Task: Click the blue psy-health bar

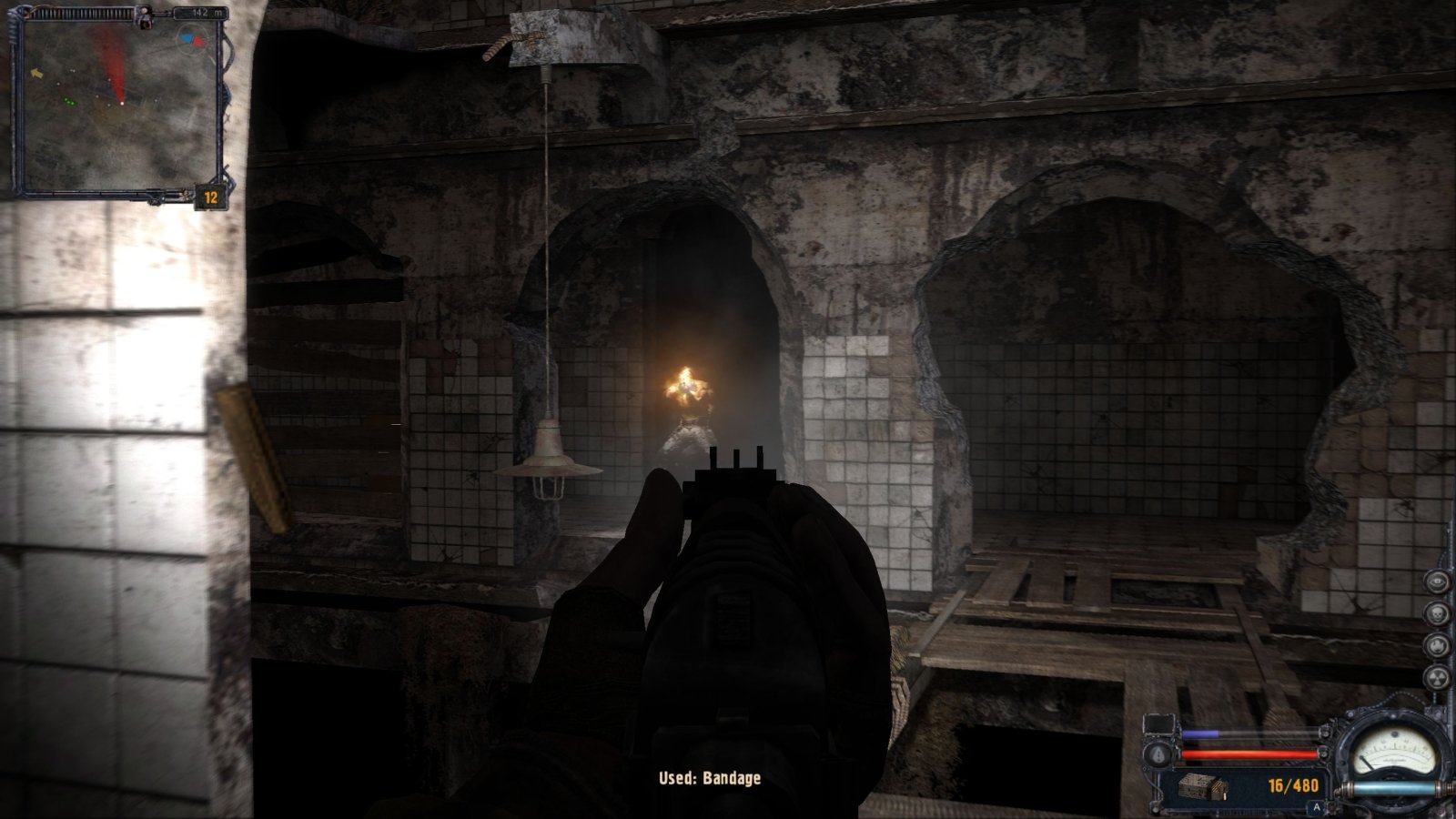Action: pos(1200,733)
